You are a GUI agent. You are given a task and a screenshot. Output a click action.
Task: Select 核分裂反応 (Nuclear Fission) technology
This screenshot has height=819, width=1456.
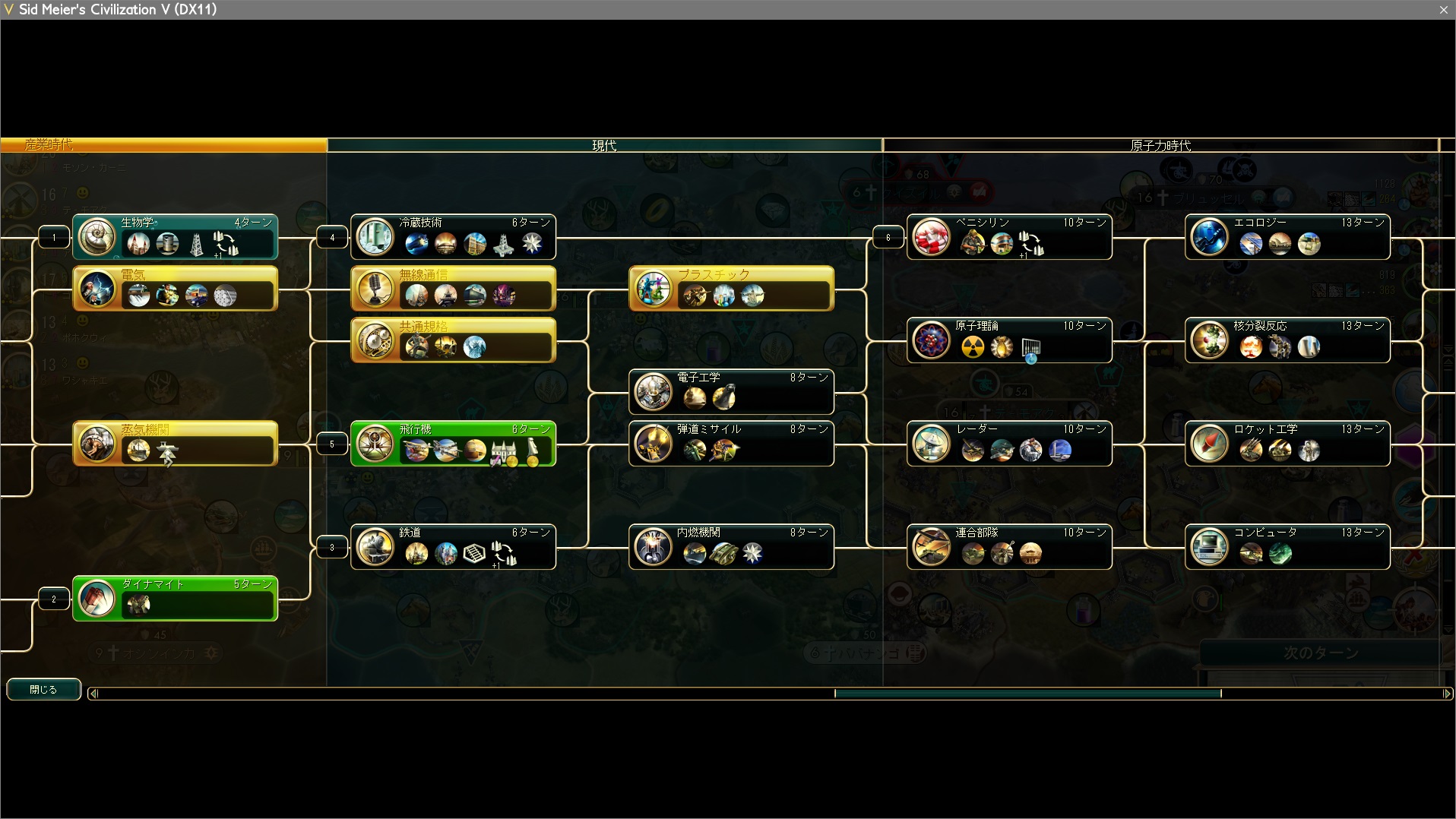click(1288, 340)
